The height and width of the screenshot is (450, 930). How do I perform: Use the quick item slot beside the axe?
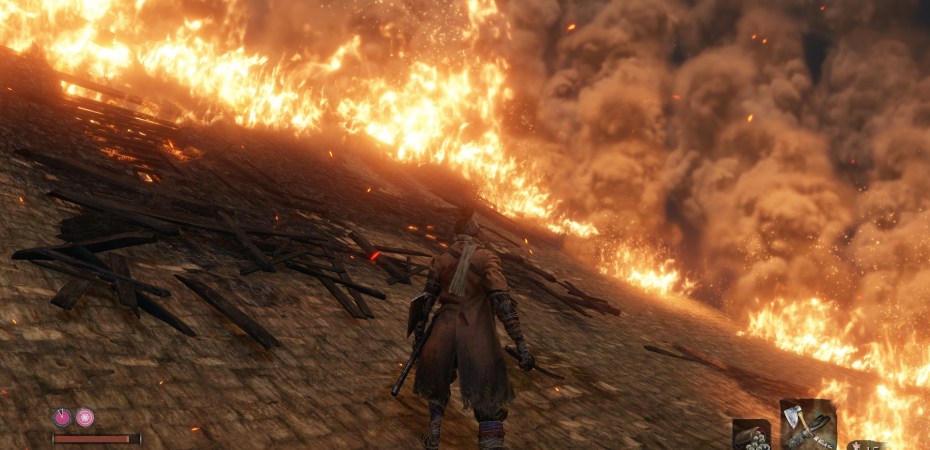tap(751, 435)
